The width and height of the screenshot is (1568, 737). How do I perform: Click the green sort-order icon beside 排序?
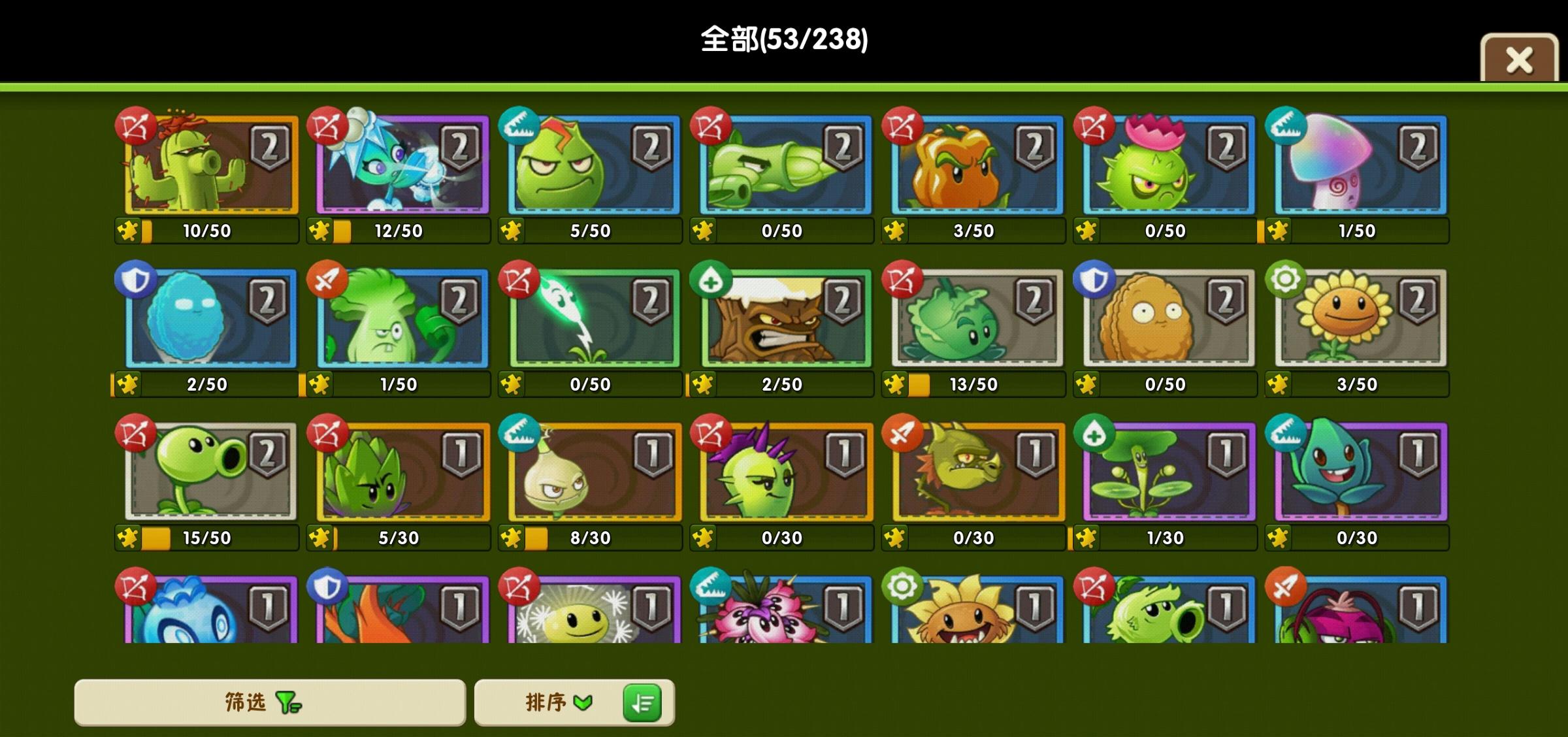(644, 702)
